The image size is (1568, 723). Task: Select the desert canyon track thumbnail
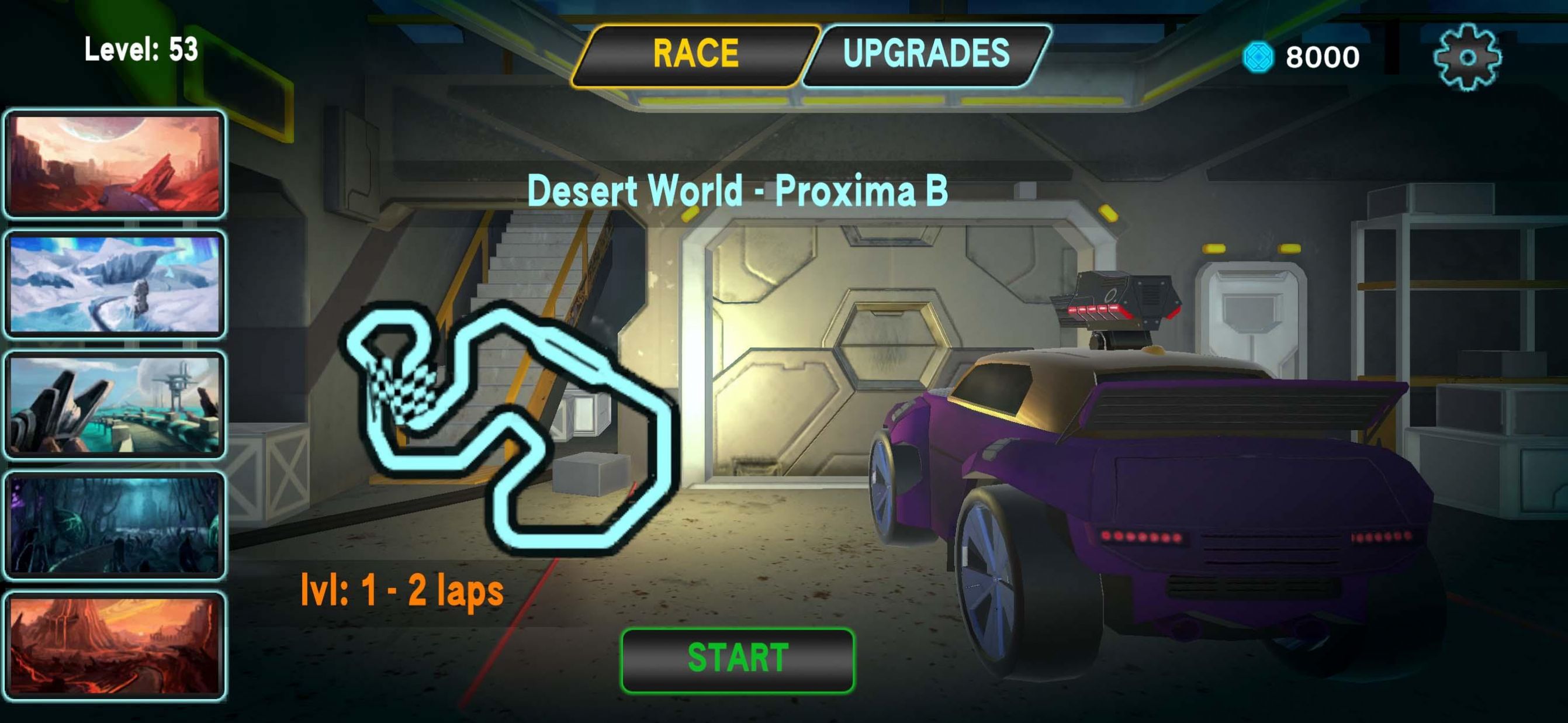pyautogui.click(x=115, y=163)
